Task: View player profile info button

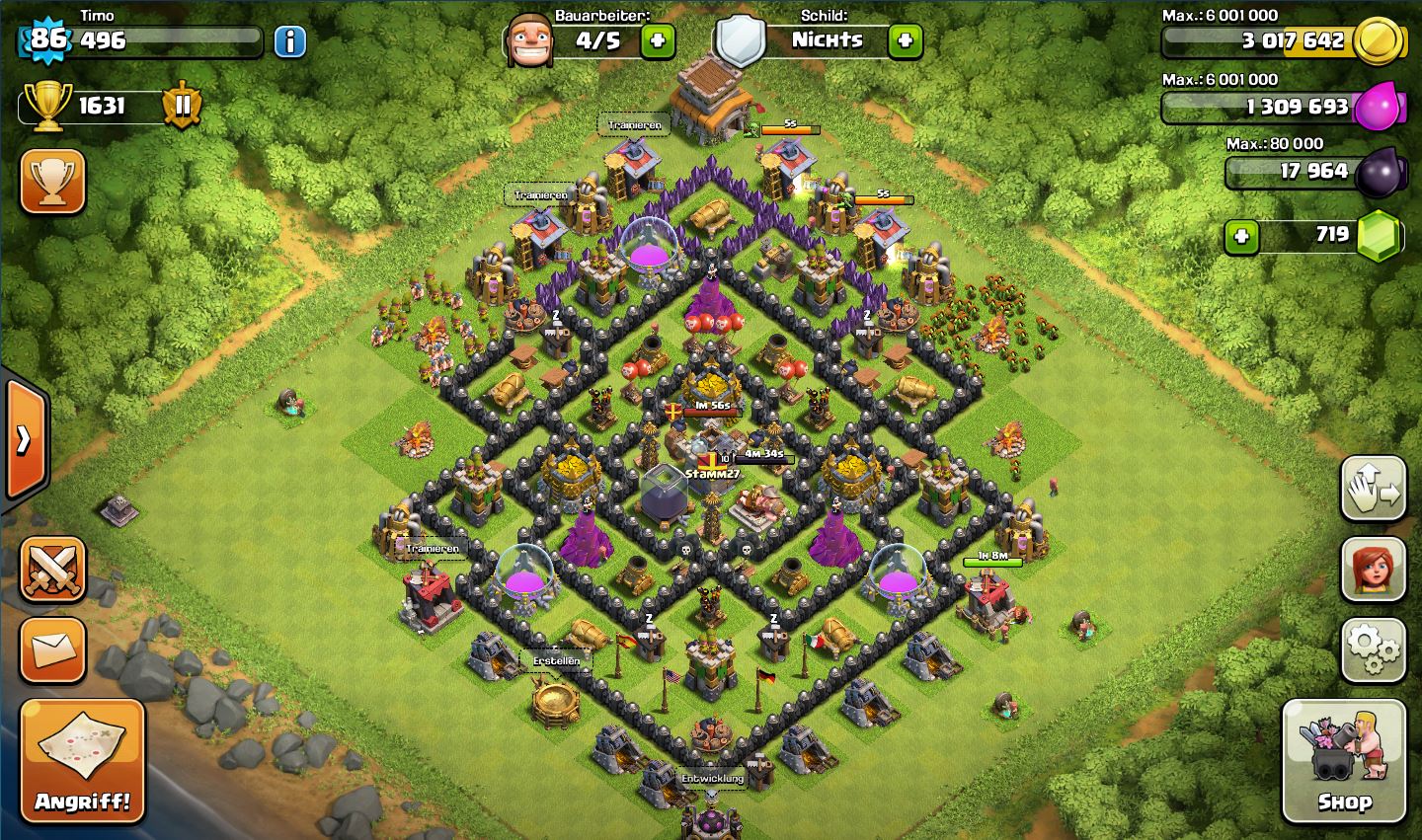Action: click(x=289, y=41)
